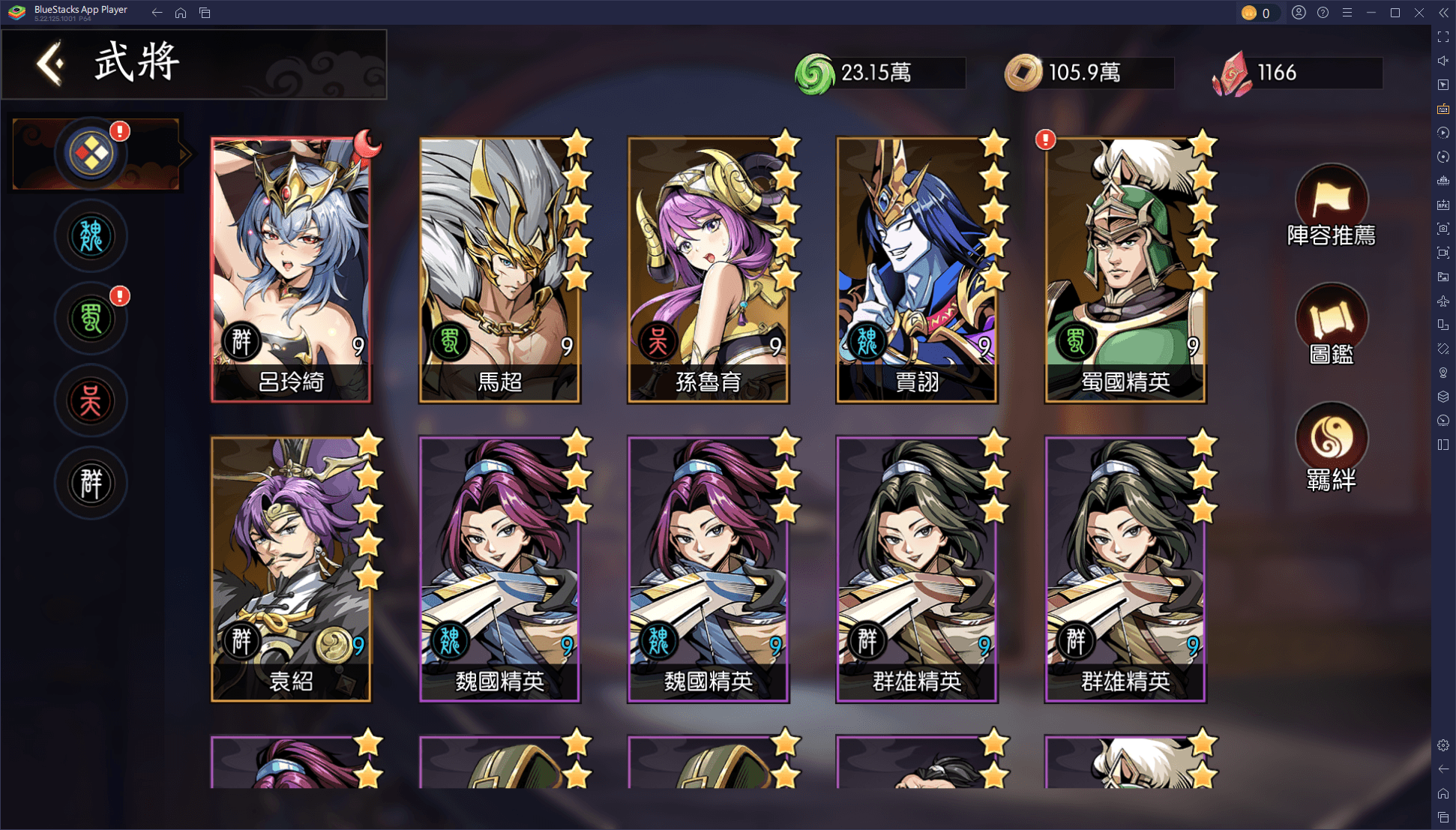
Task: Choose the 袁紹 hero card
Action: (291, 570)
